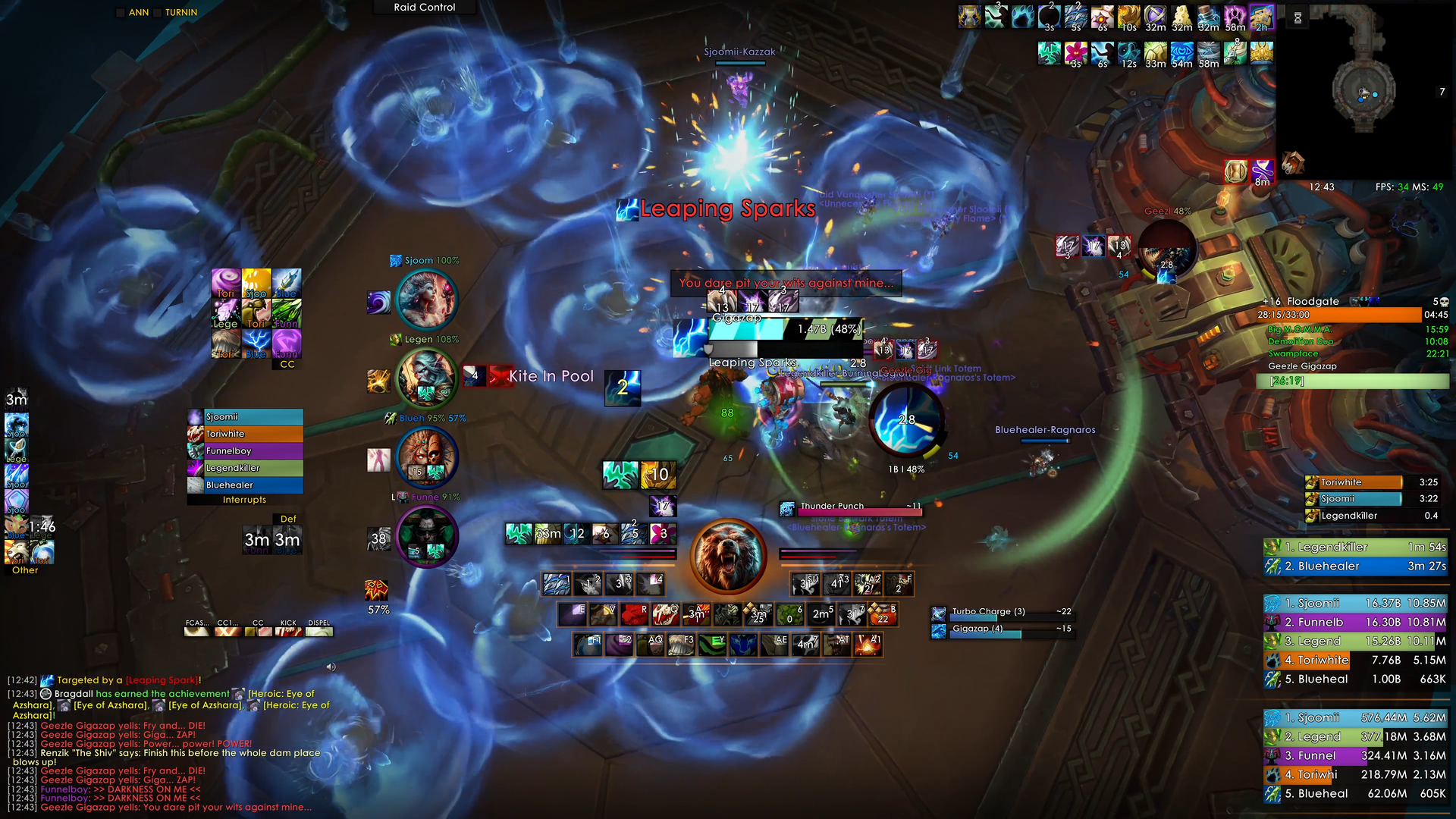The height and width of the screenshot is (819, 1456).
Task: Use the fanged skull ability bound to Q
Action: (x=666, y=614)
